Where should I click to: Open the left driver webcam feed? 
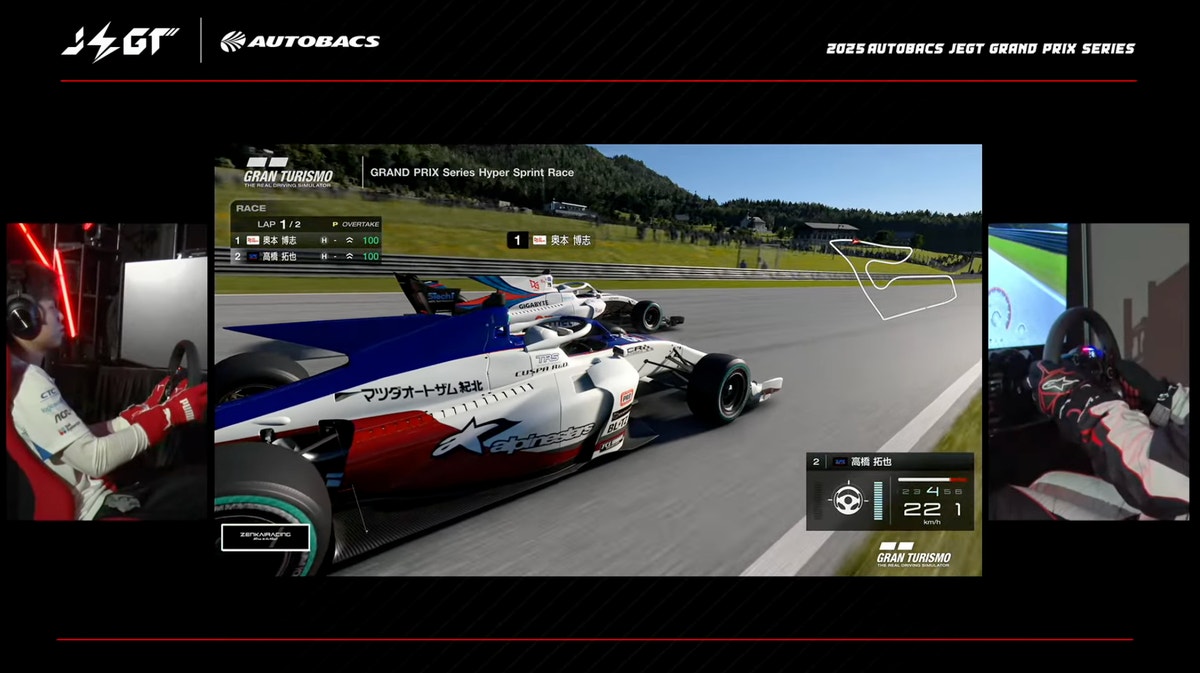pos(107,371)
